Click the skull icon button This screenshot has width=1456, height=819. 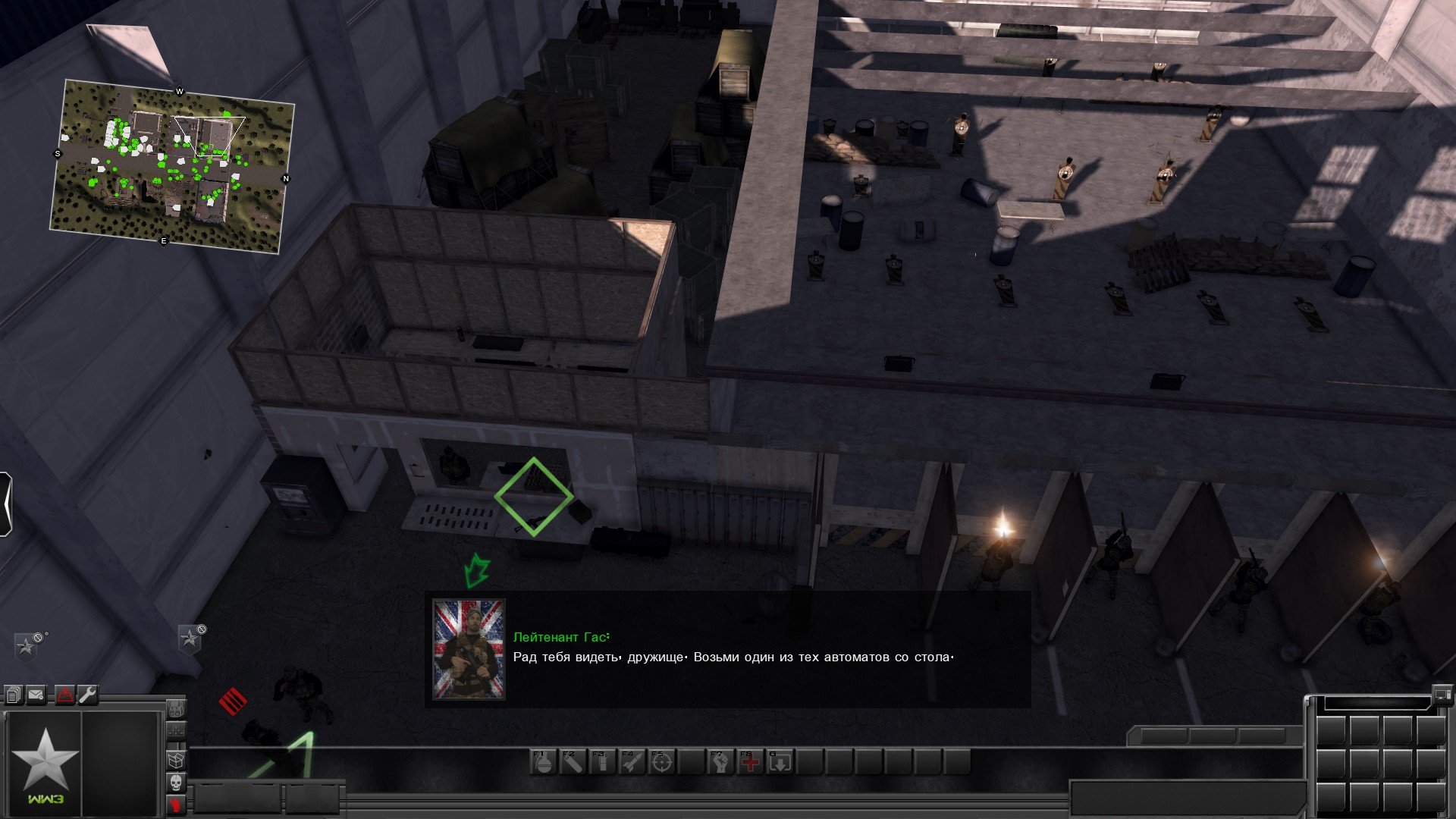(x=176, y=783)
